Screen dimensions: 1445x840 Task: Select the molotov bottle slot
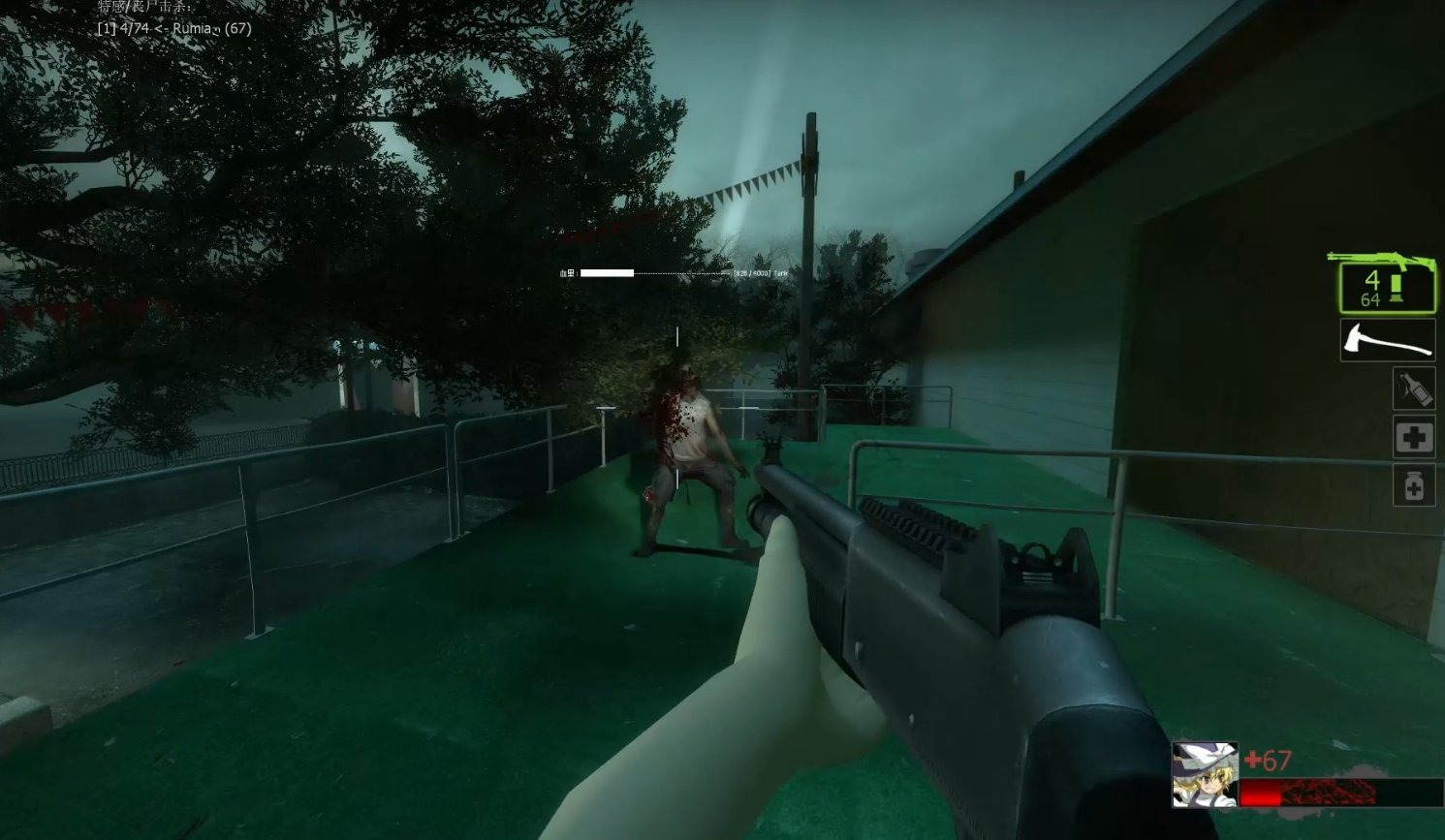click(1414, 389)
